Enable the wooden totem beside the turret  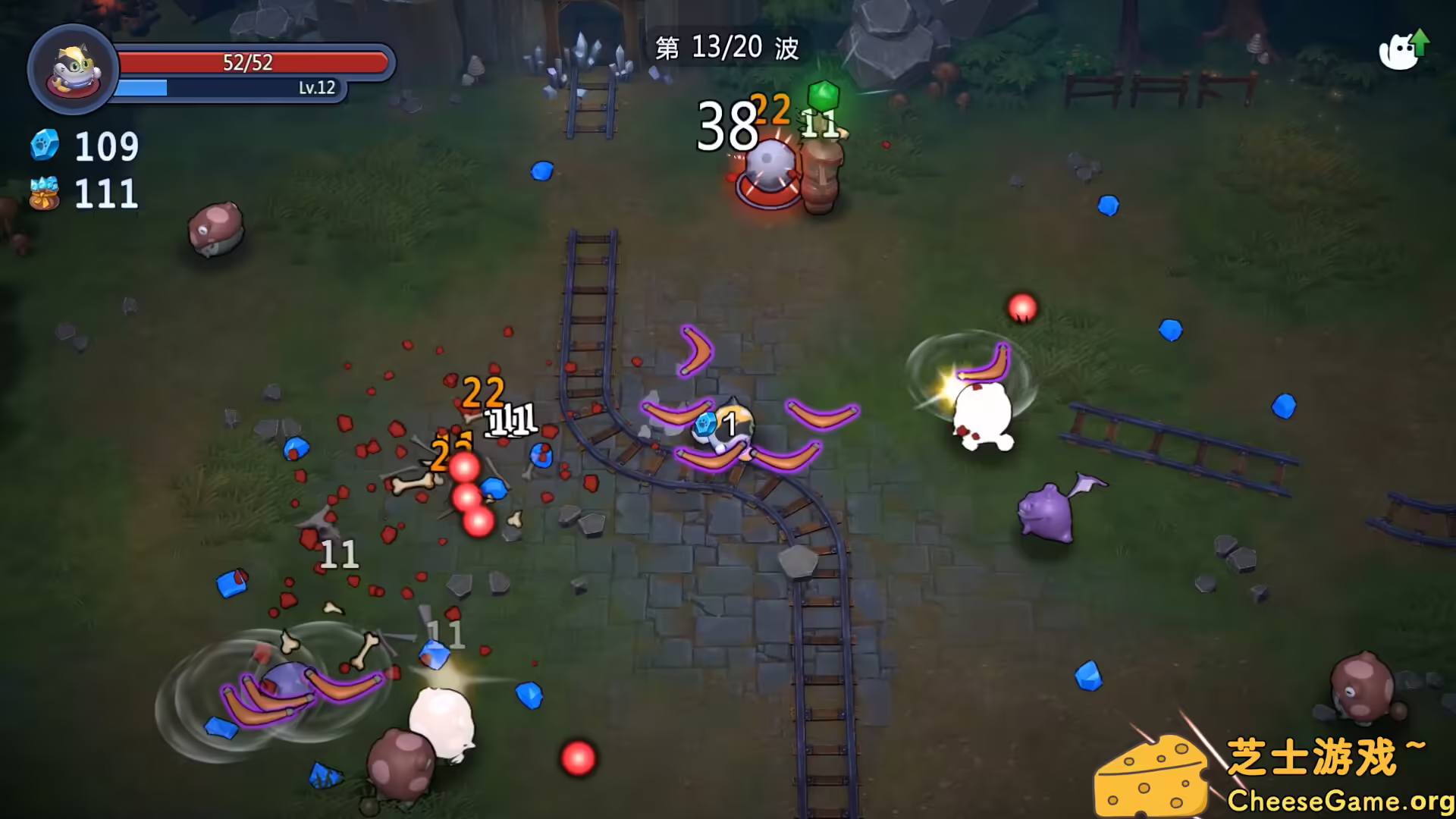click(x=819, y=174)
